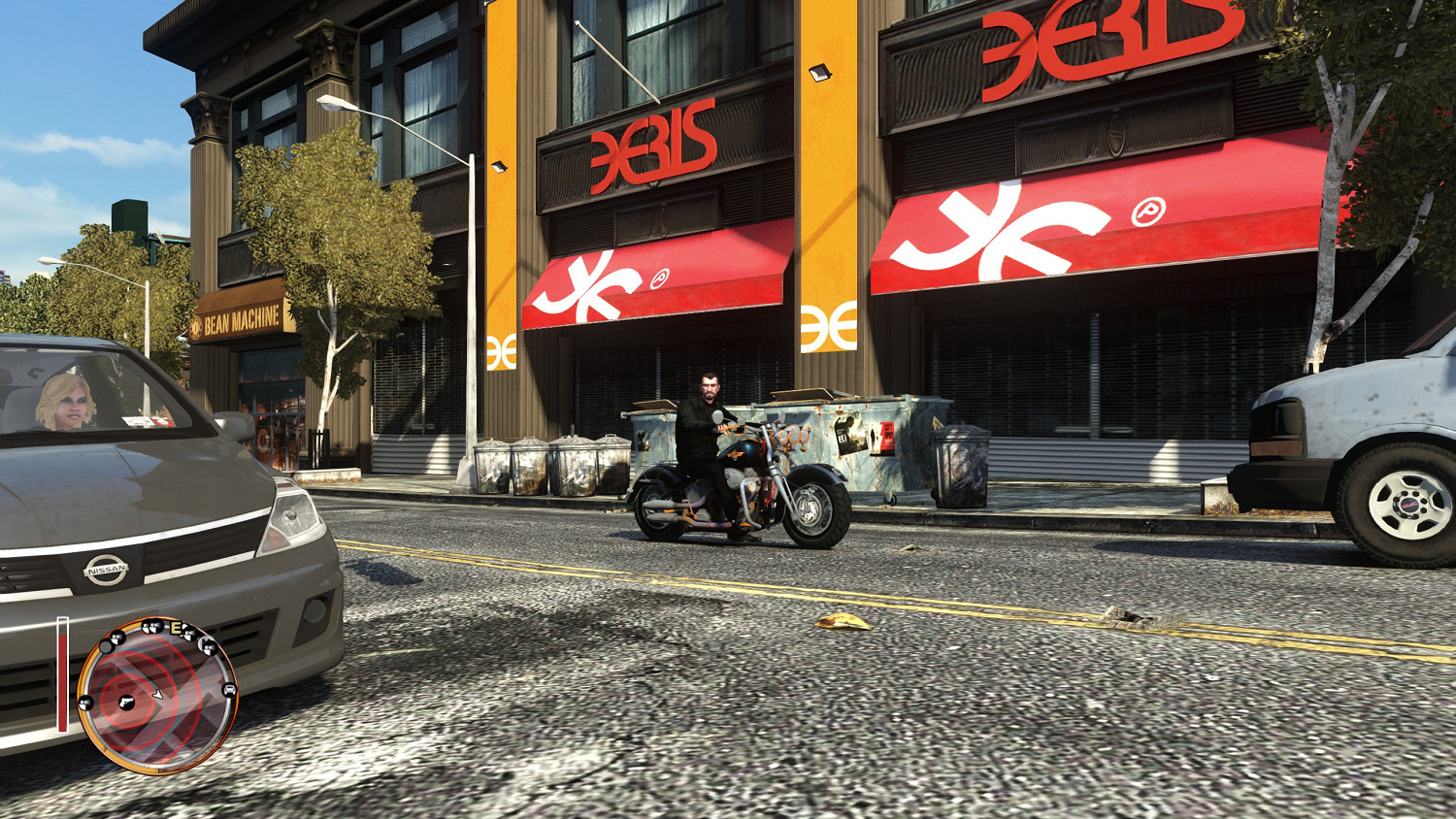Click the vehicle blip on the radar's right edge
Screen dimensions: 1456x819
pyautogui.click(x=229, y=690)
